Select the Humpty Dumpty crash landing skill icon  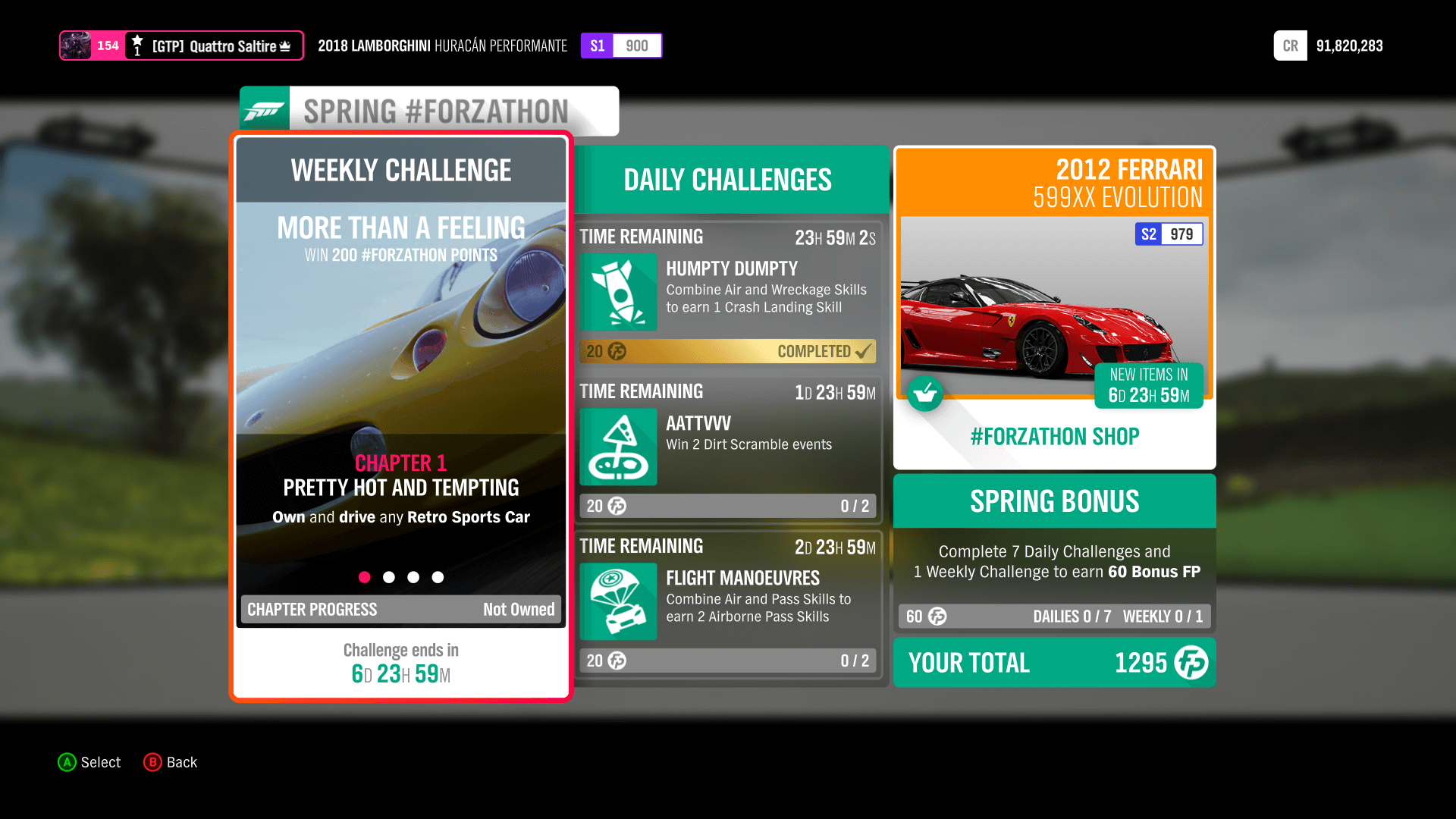tap(618, 292)
